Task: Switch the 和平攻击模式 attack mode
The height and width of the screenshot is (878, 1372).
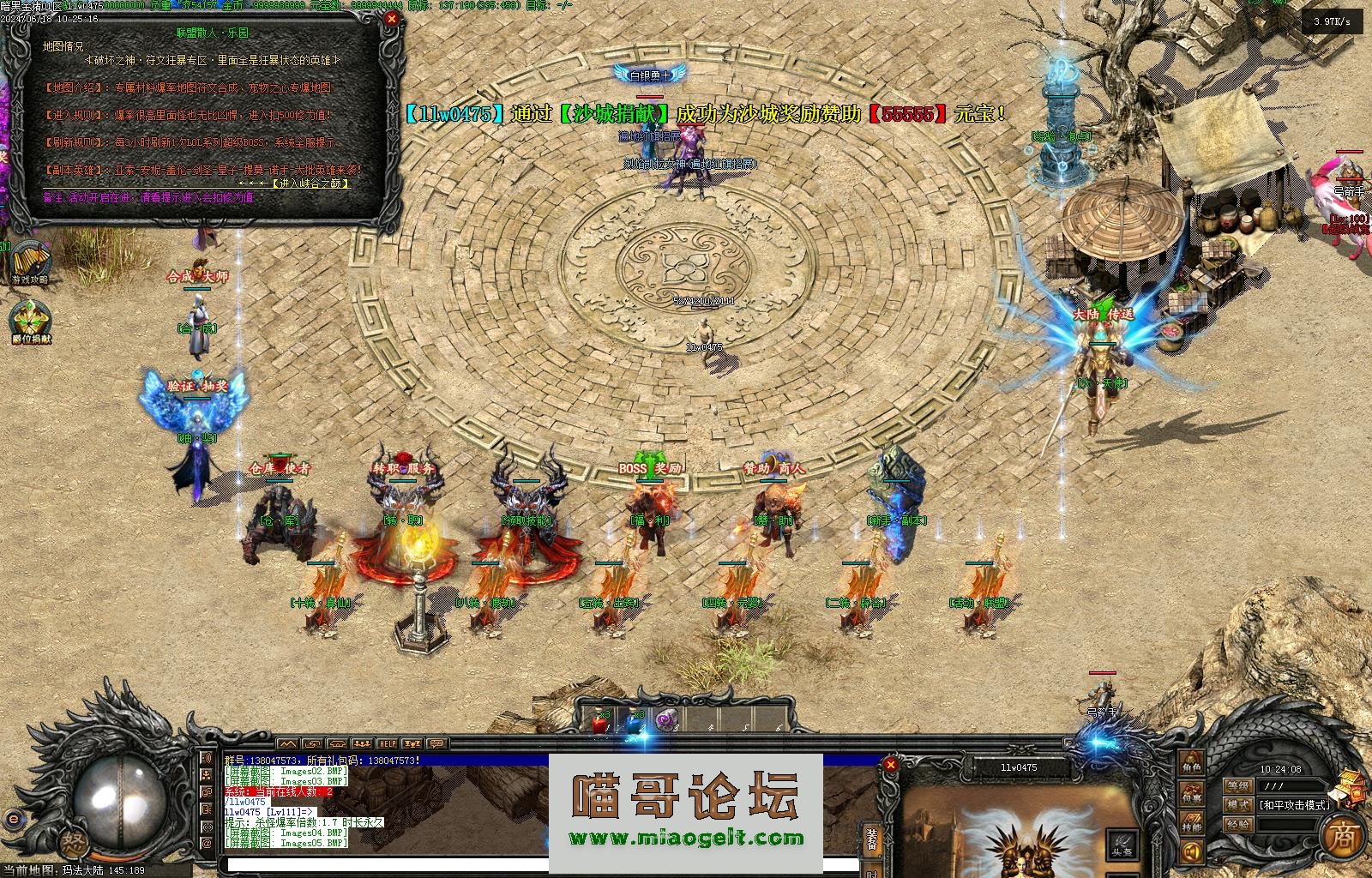Action: 1293,805
